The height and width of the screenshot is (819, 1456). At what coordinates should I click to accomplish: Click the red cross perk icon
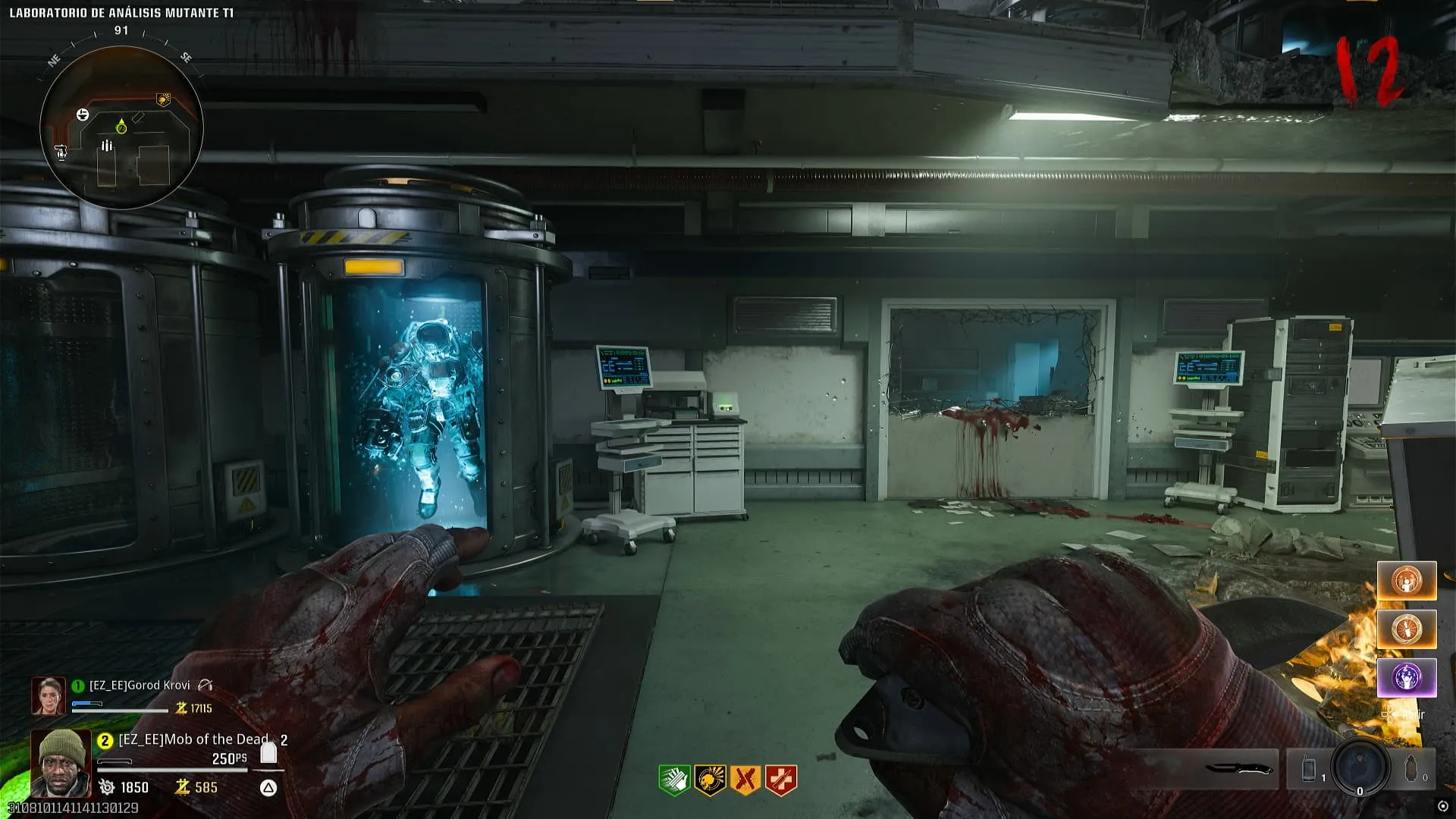(x=781, y=780)
